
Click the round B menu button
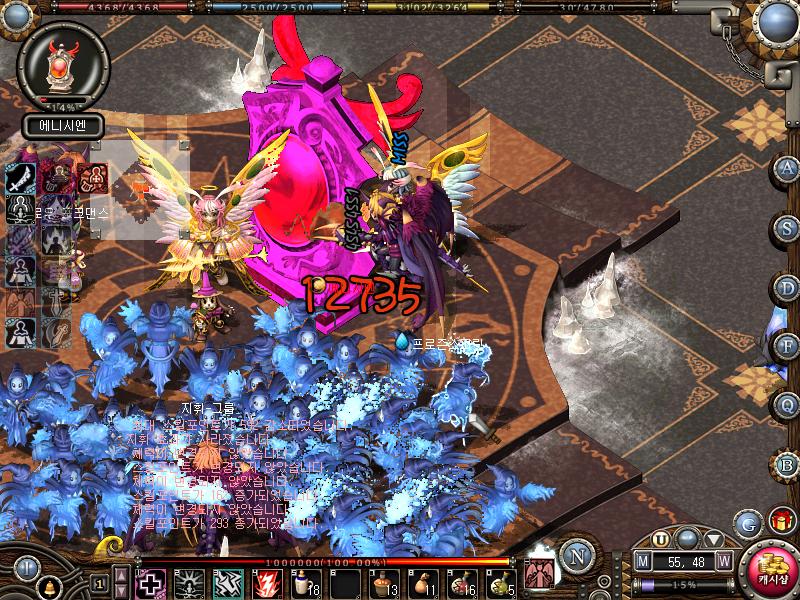(x=788, y=464)
